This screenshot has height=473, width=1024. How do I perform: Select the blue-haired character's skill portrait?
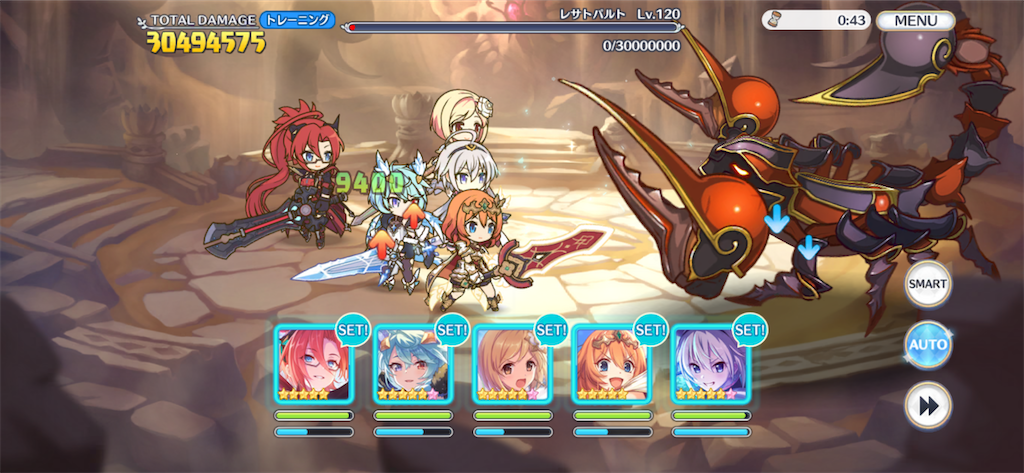(412, 365)
